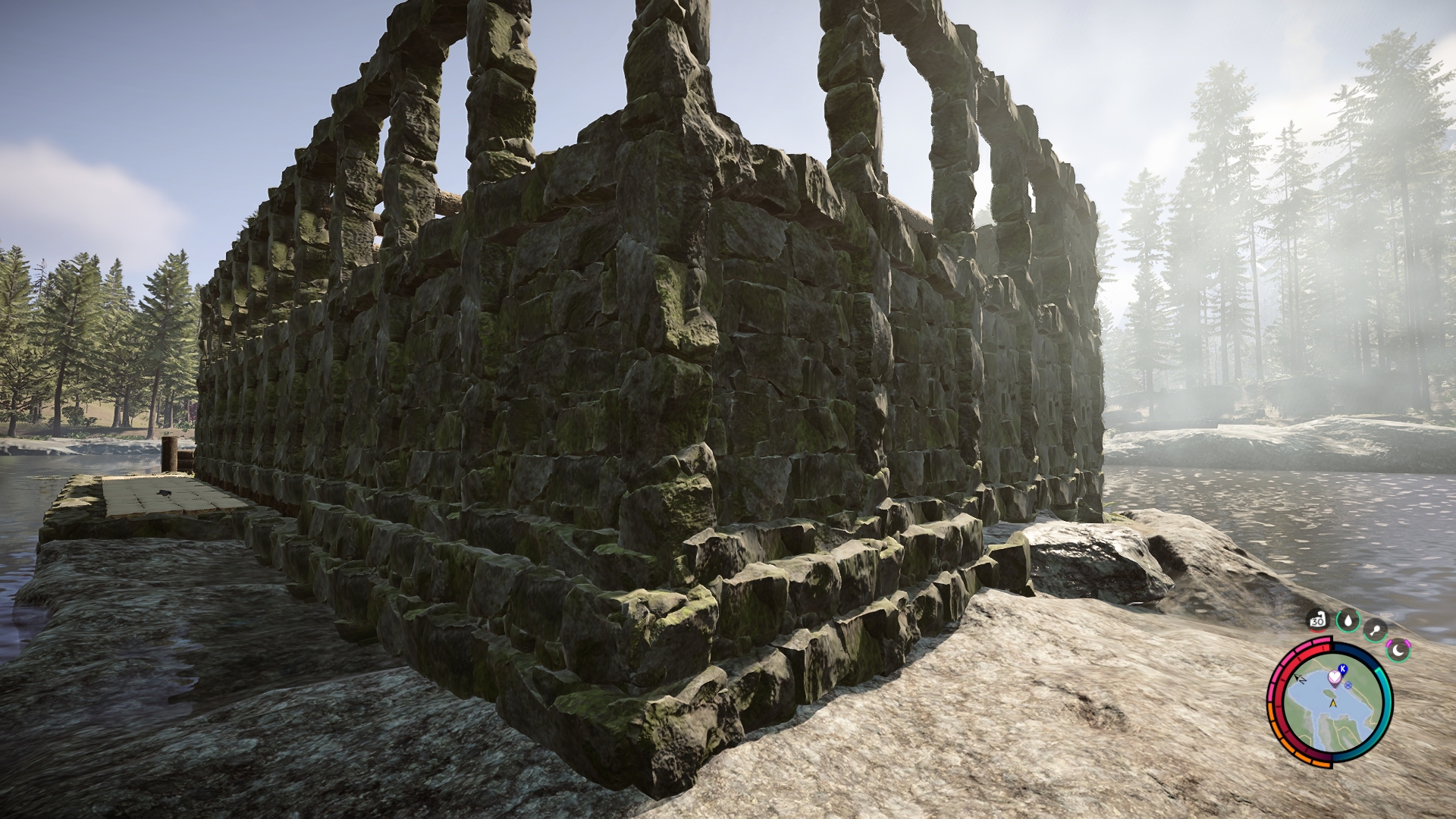1456x819 pixels.
Task: Click the weight icon showing 30
Action: pyautogui.click(x=1317, y=621)
